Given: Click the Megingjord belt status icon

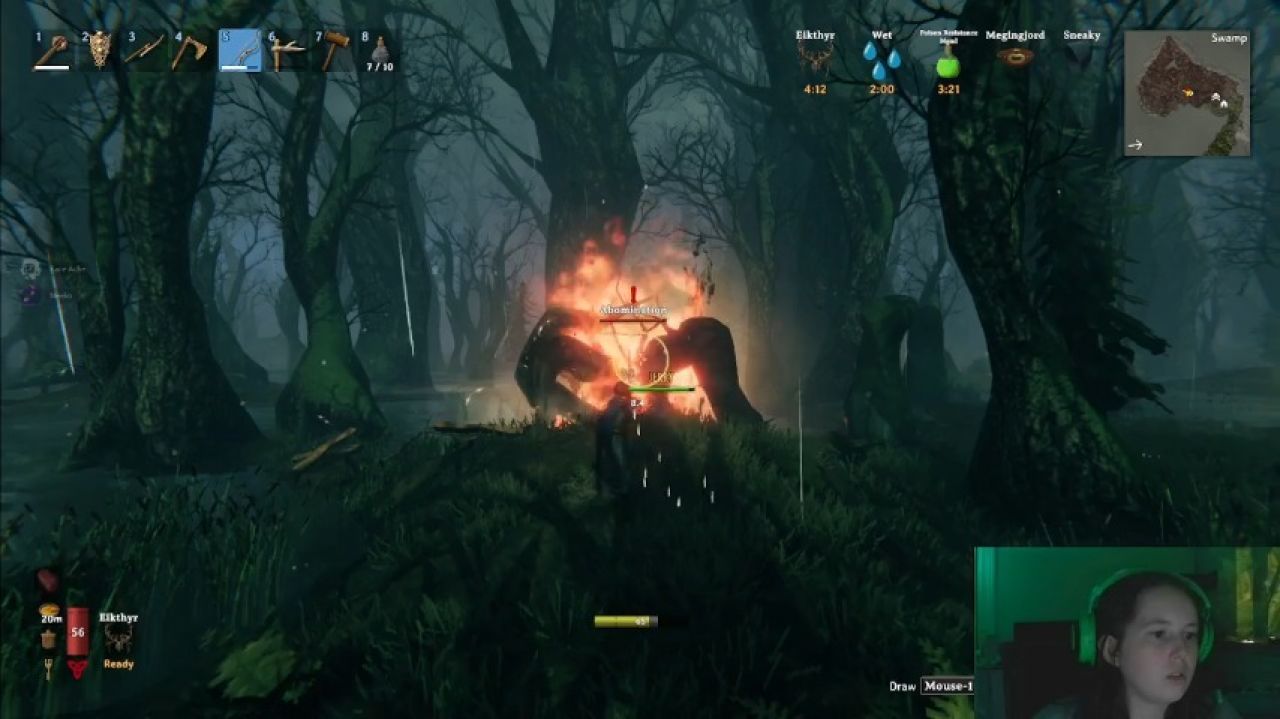Looking at the screenshot, I should pos(1015,57).
